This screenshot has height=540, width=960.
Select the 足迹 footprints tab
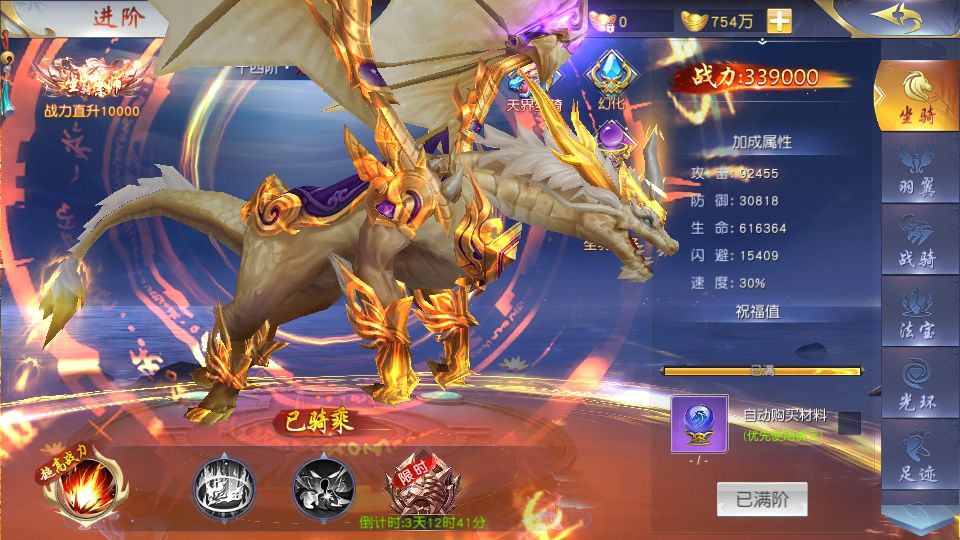[x=917, y=455]
